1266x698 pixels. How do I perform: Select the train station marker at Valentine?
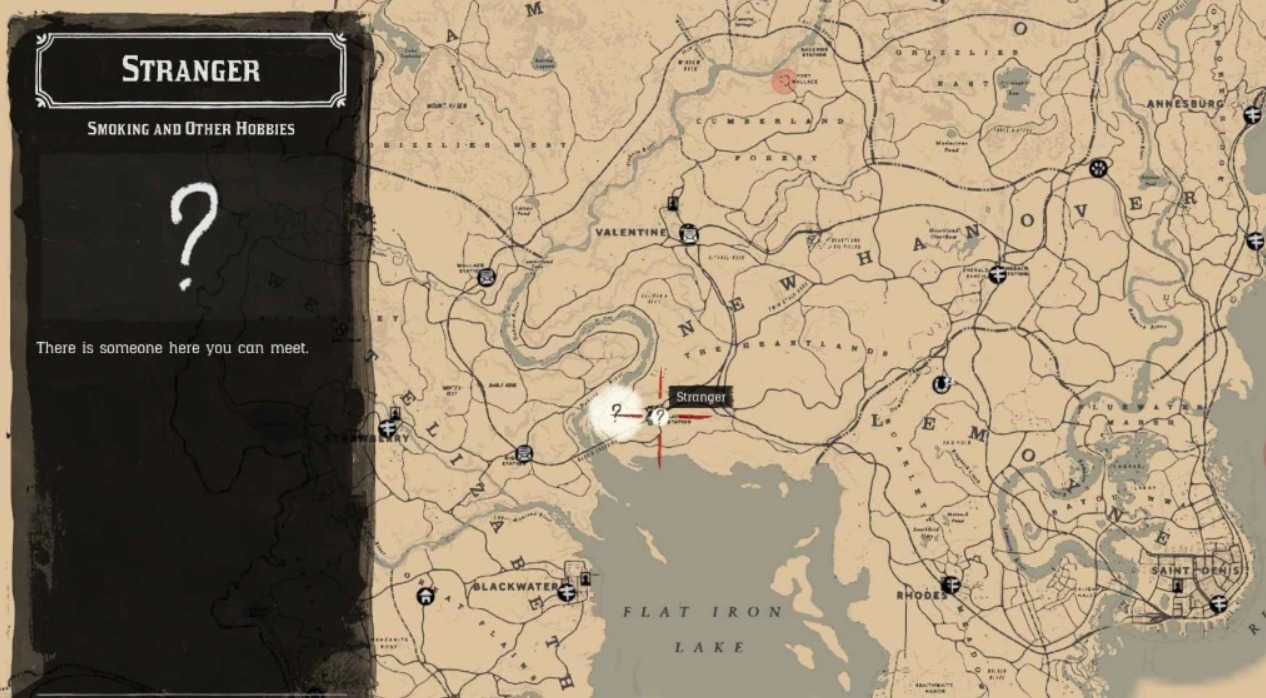coord(688,235)
